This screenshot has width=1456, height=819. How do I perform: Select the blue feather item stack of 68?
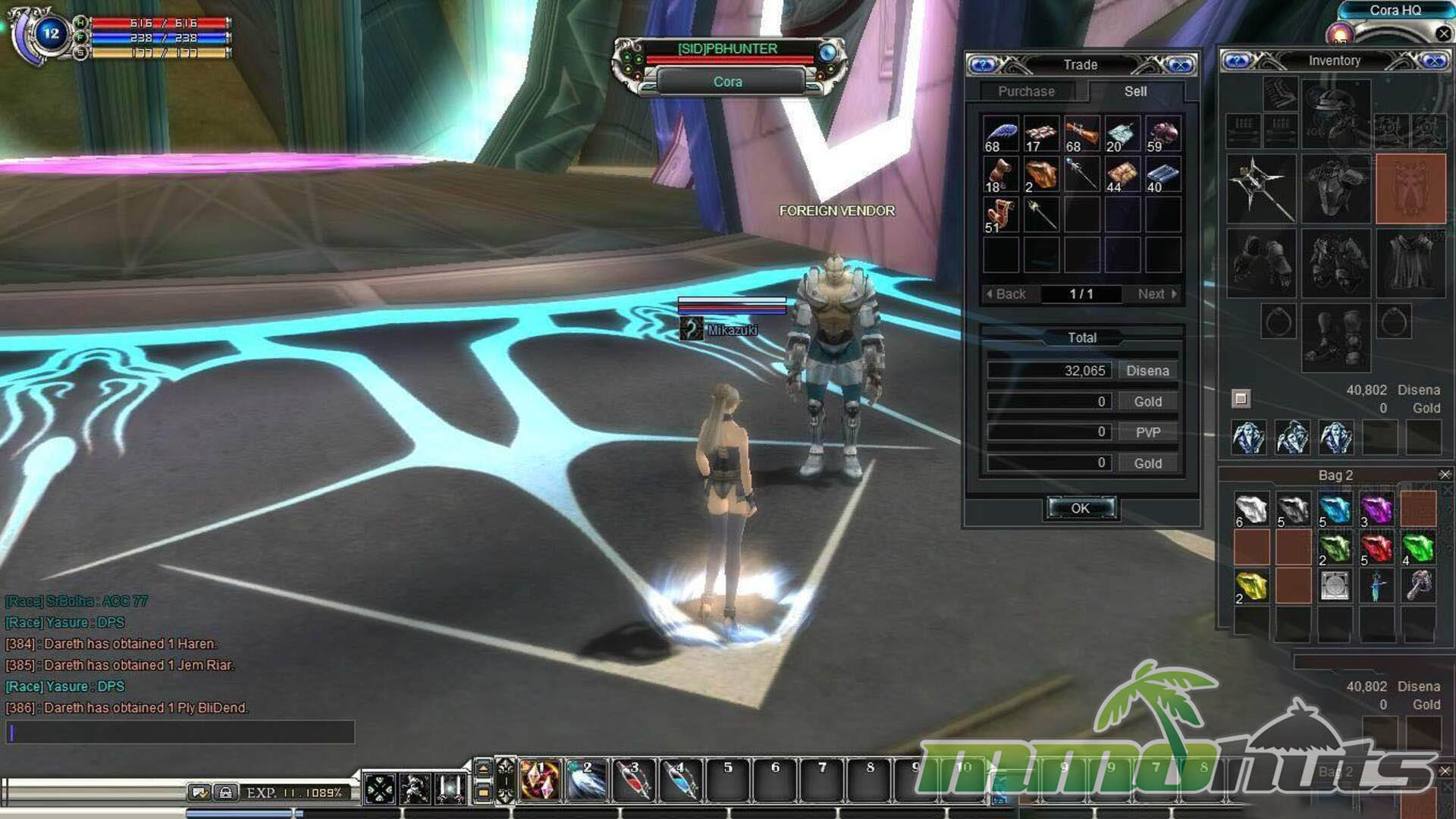pos(1001,134)
